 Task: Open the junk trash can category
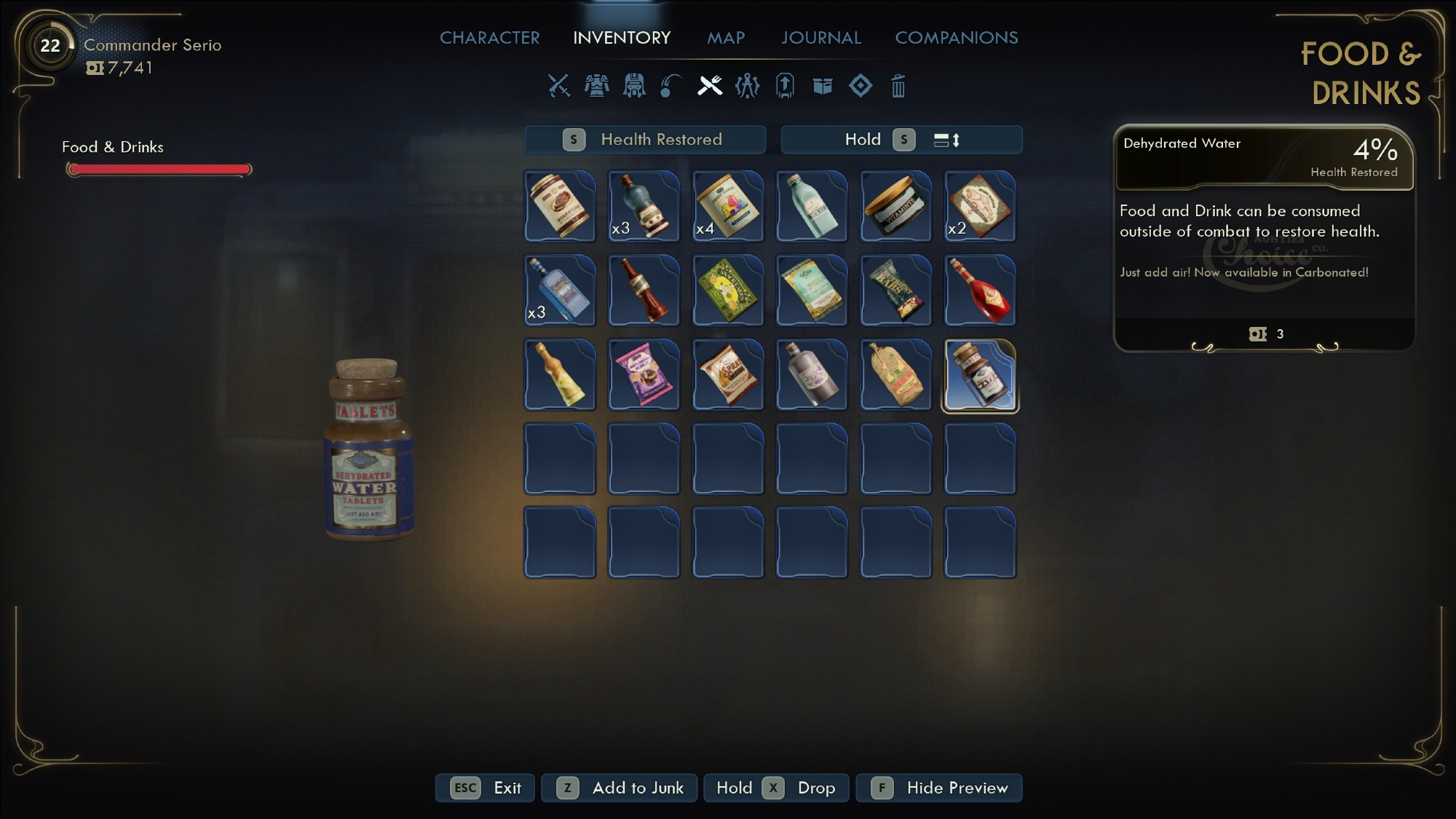(x=898, y=86)
